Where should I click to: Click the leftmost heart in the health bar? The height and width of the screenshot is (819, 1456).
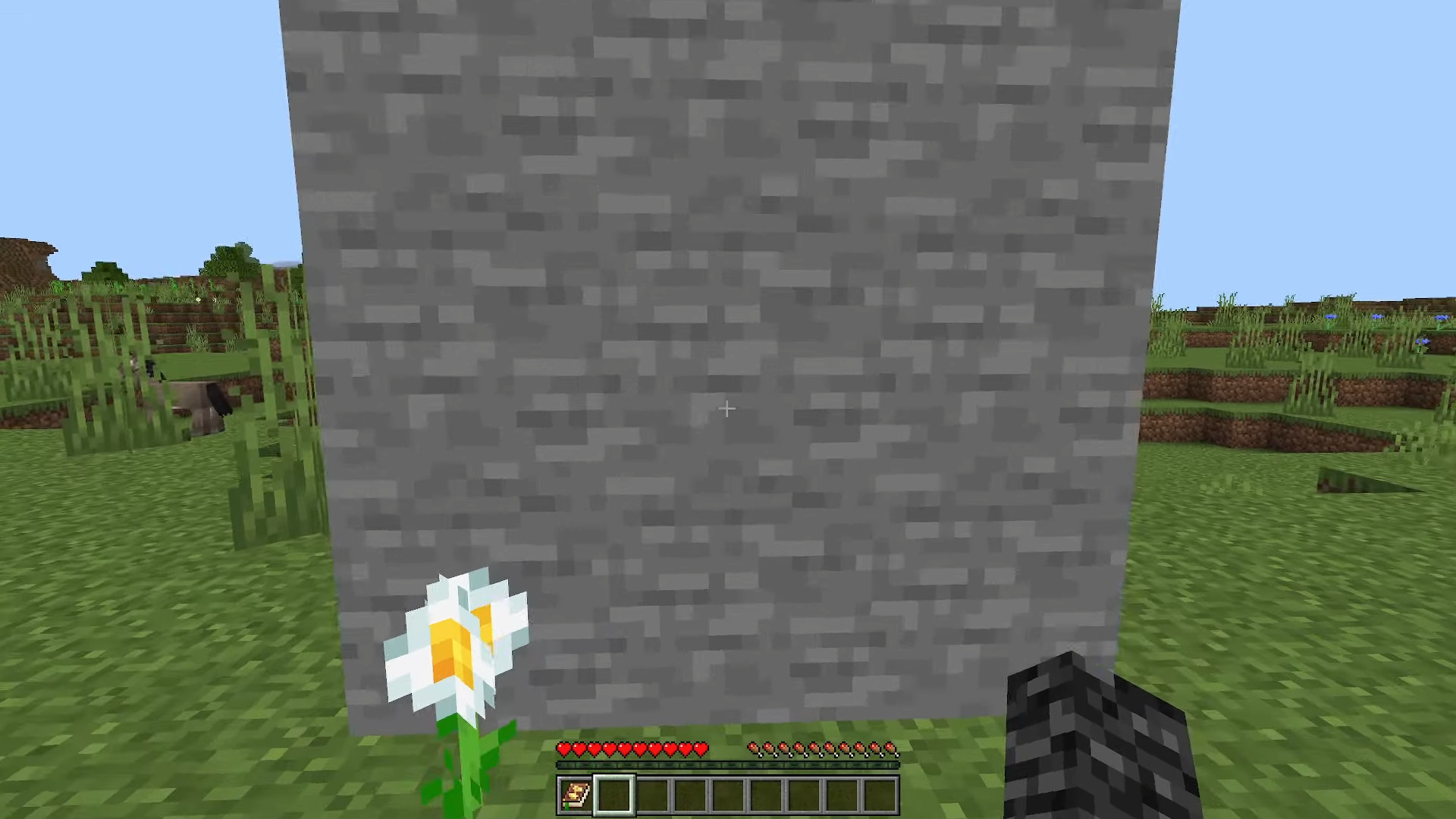point(563,749)
